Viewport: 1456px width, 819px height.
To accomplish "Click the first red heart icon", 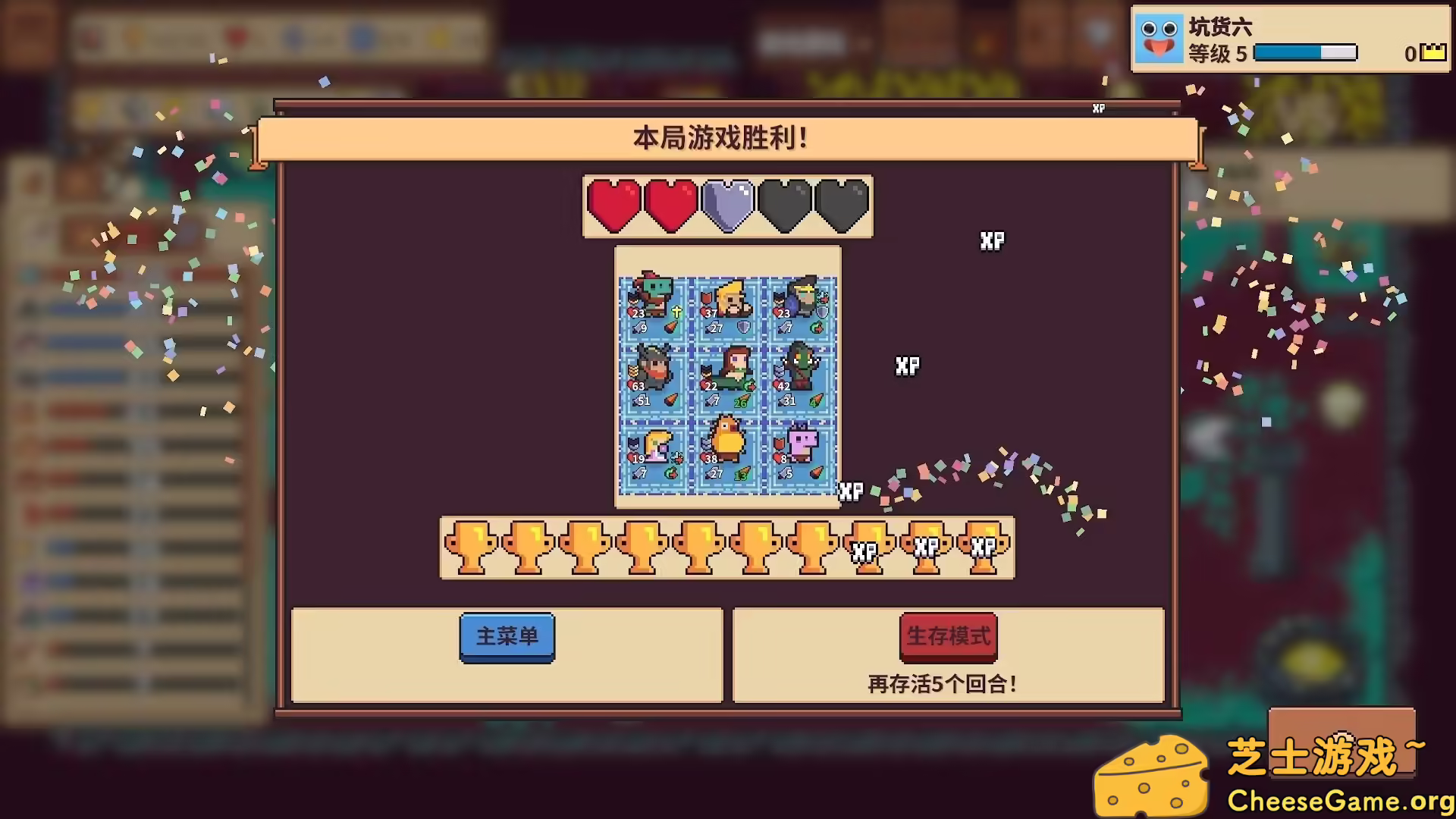I will tap(613, 206).
